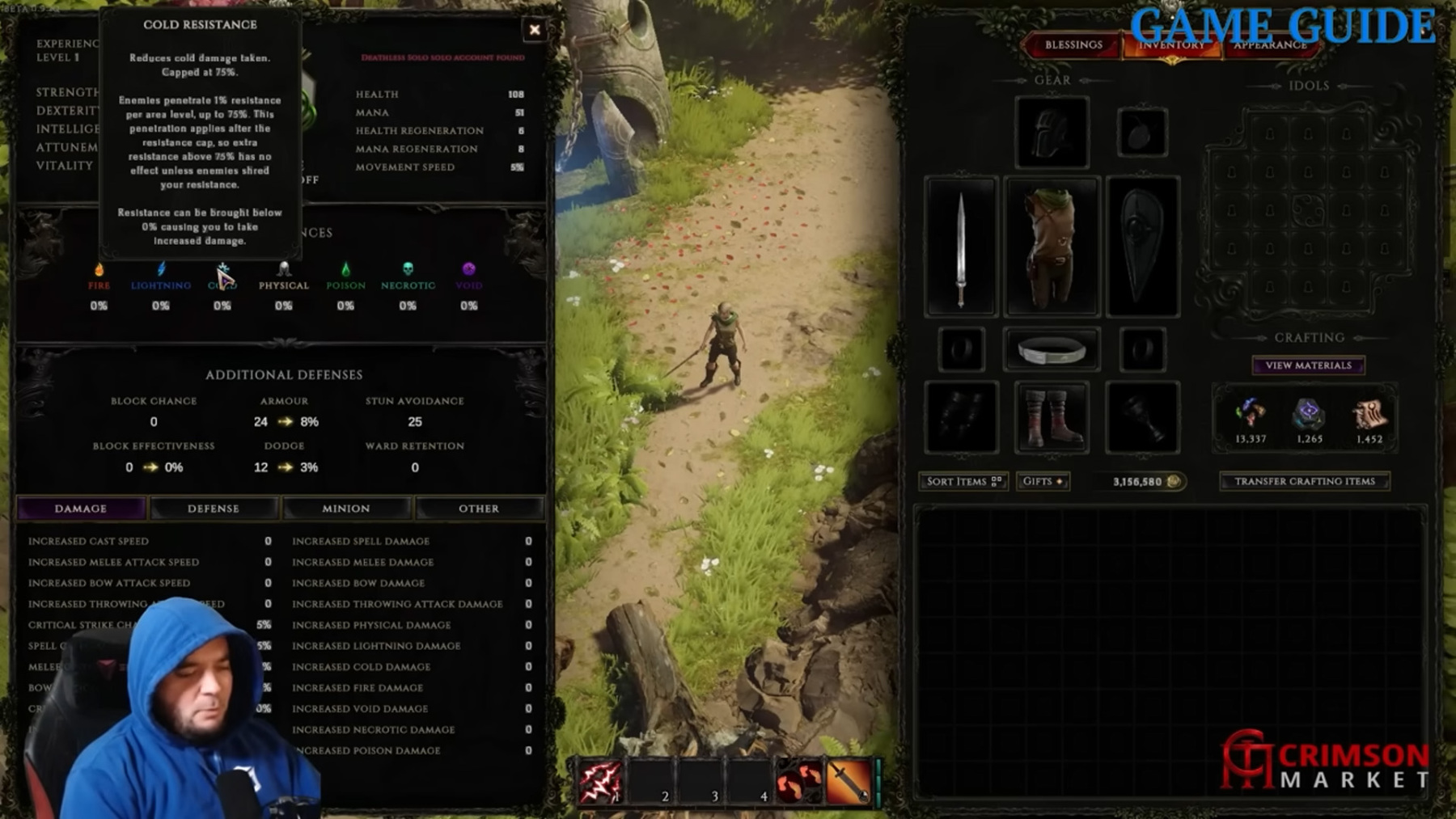Viewport: 1456px width, 819px height.
Task: Select the equipped sword weapon slot
Action: pos(961,247)
